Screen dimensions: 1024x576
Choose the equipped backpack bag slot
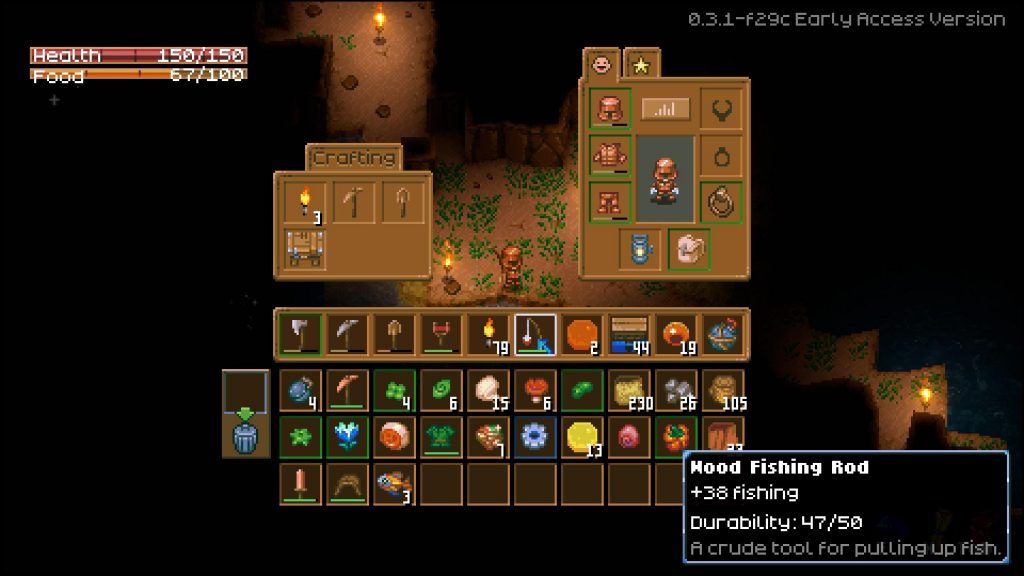(x=689, y=249)
